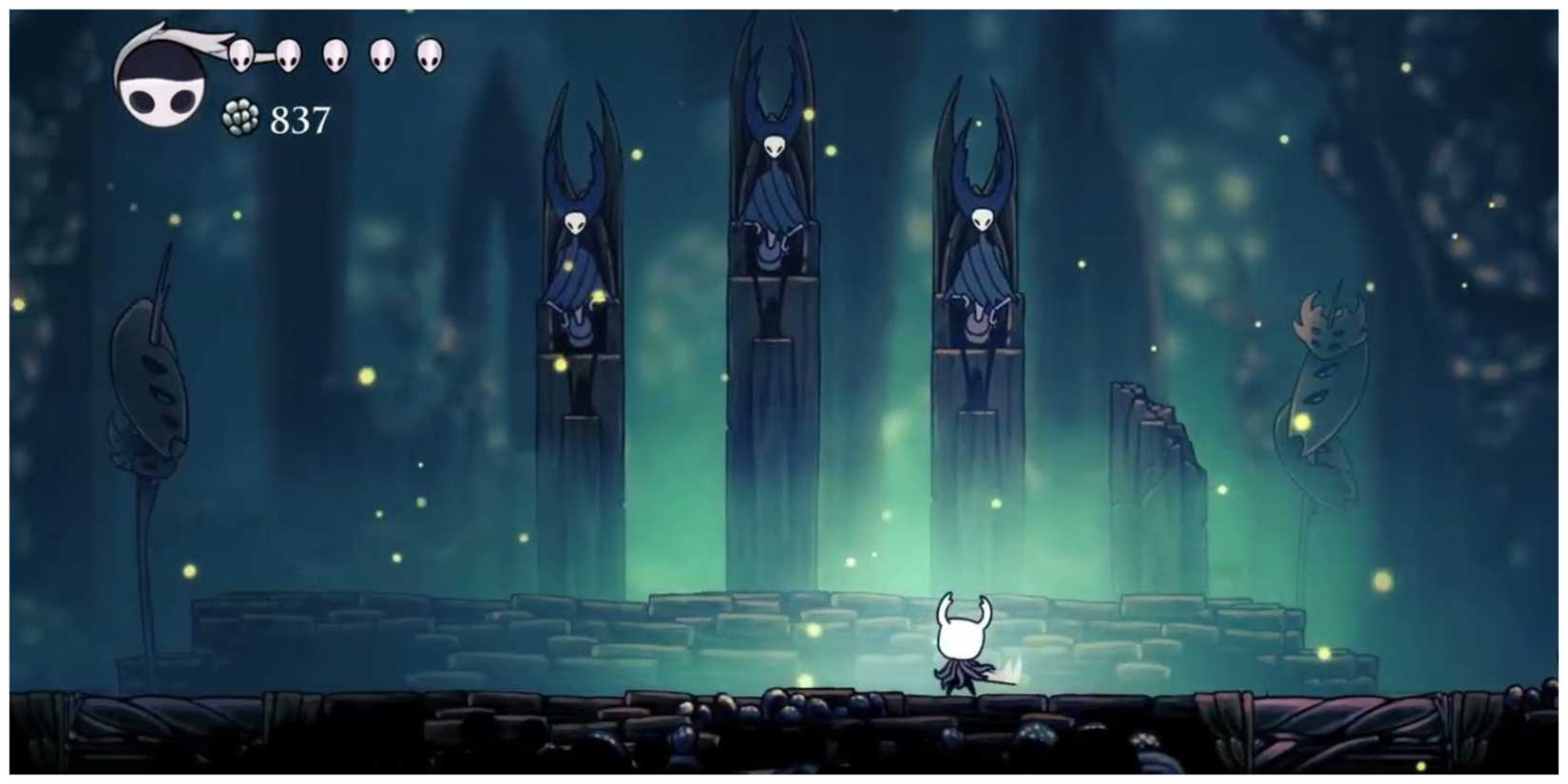Toggle the second health mask

click(290, 54)
